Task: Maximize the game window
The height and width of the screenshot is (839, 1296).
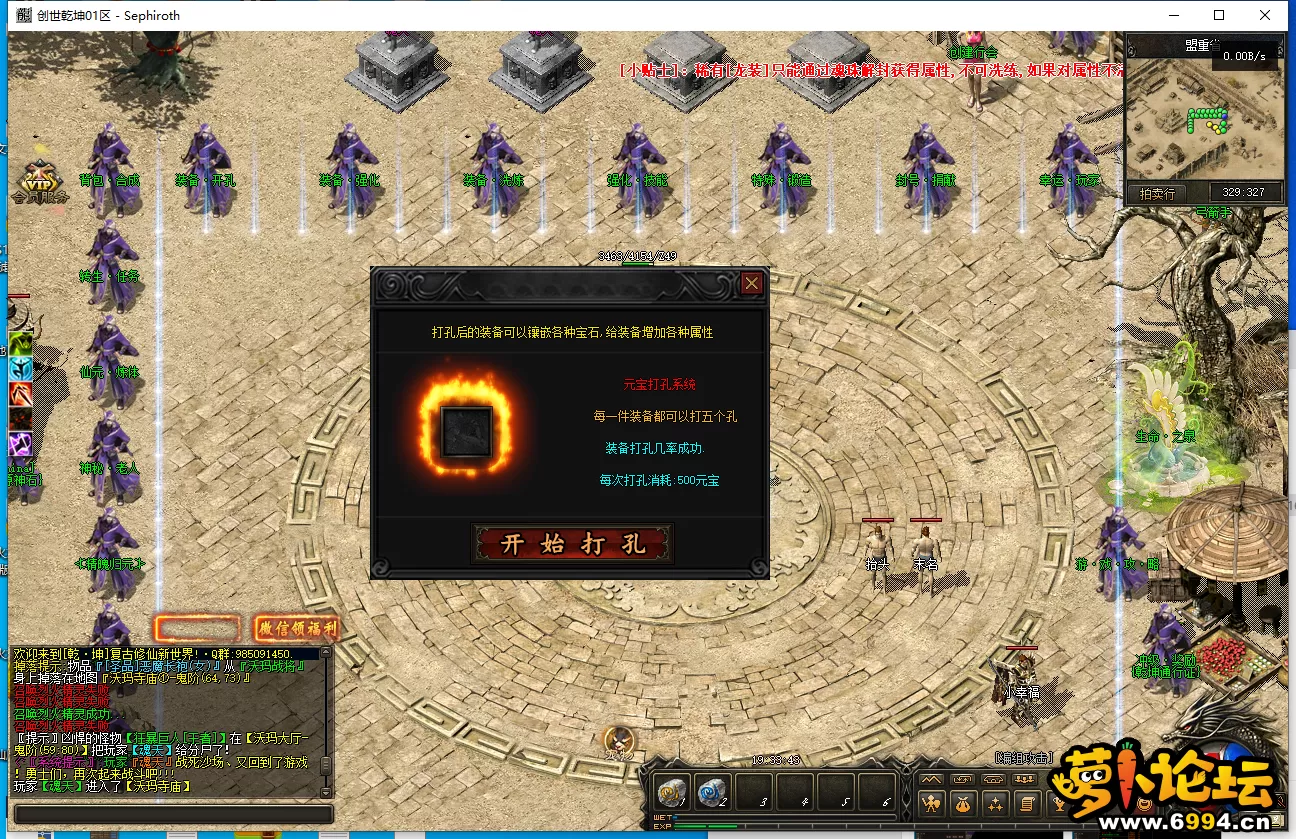Action: pyautogui.click(x=1219, y=15)
